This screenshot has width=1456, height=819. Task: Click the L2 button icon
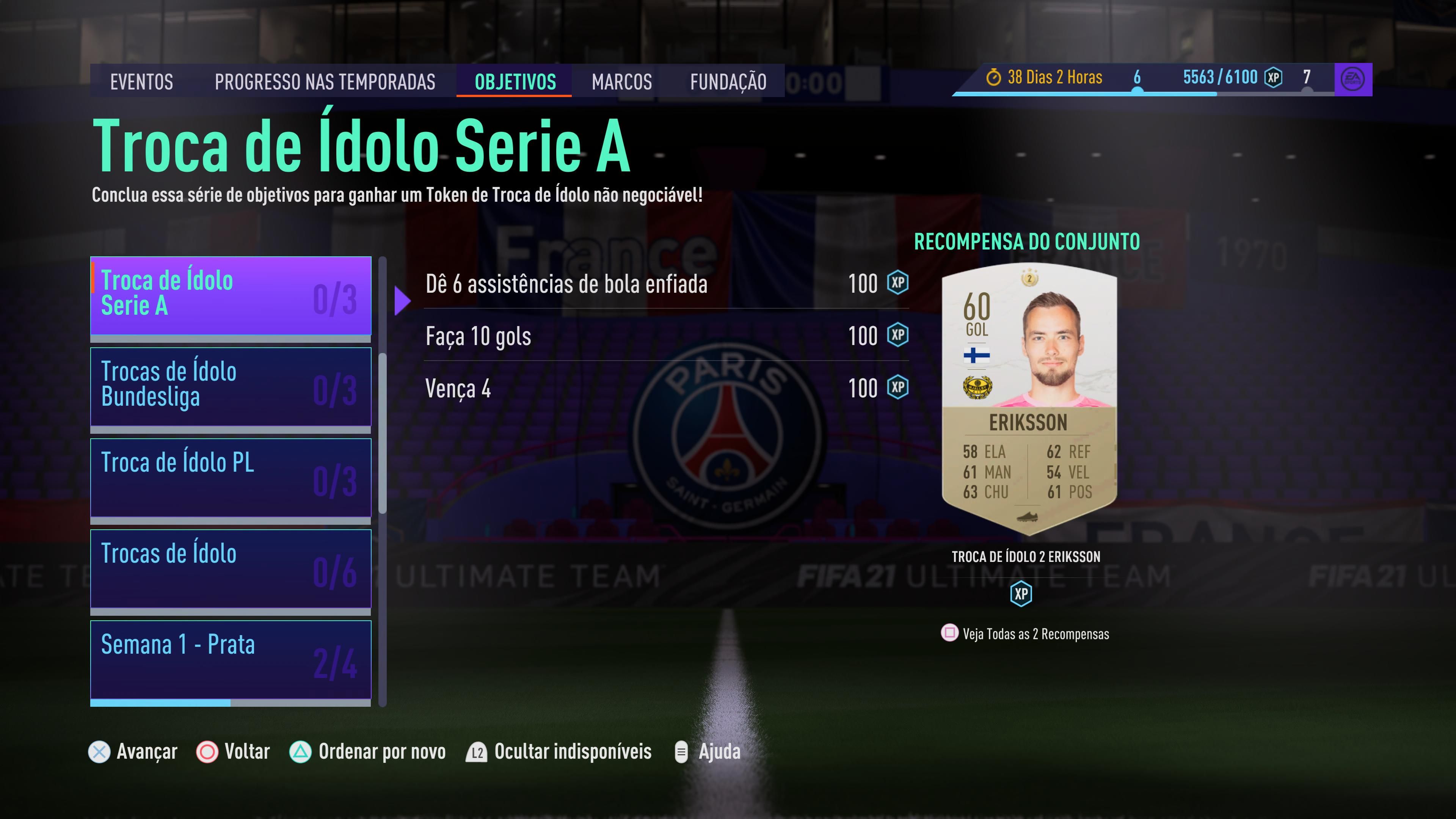[475, 752]
